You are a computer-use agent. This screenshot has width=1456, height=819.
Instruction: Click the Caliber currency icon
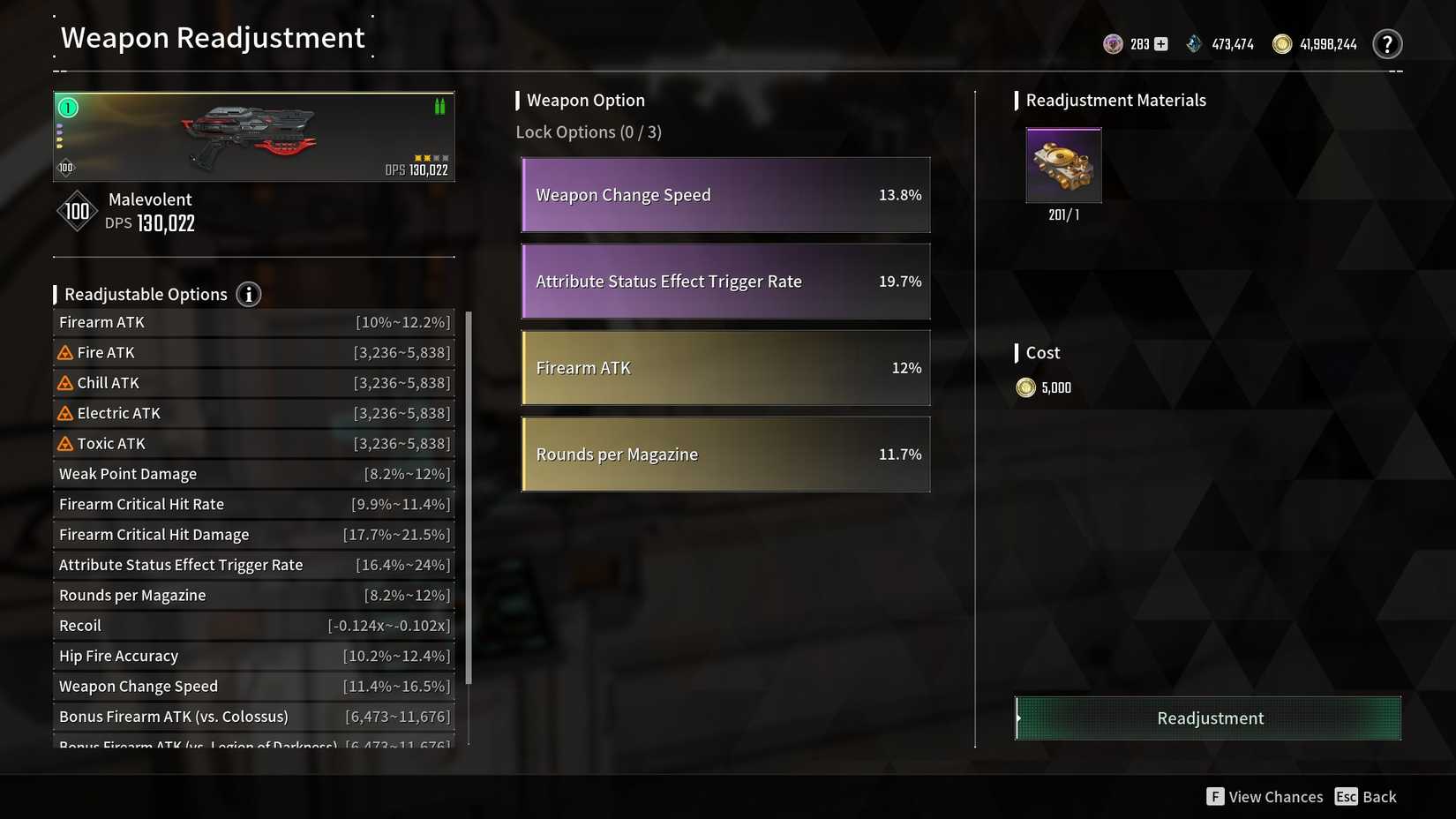coord(1113,43)
